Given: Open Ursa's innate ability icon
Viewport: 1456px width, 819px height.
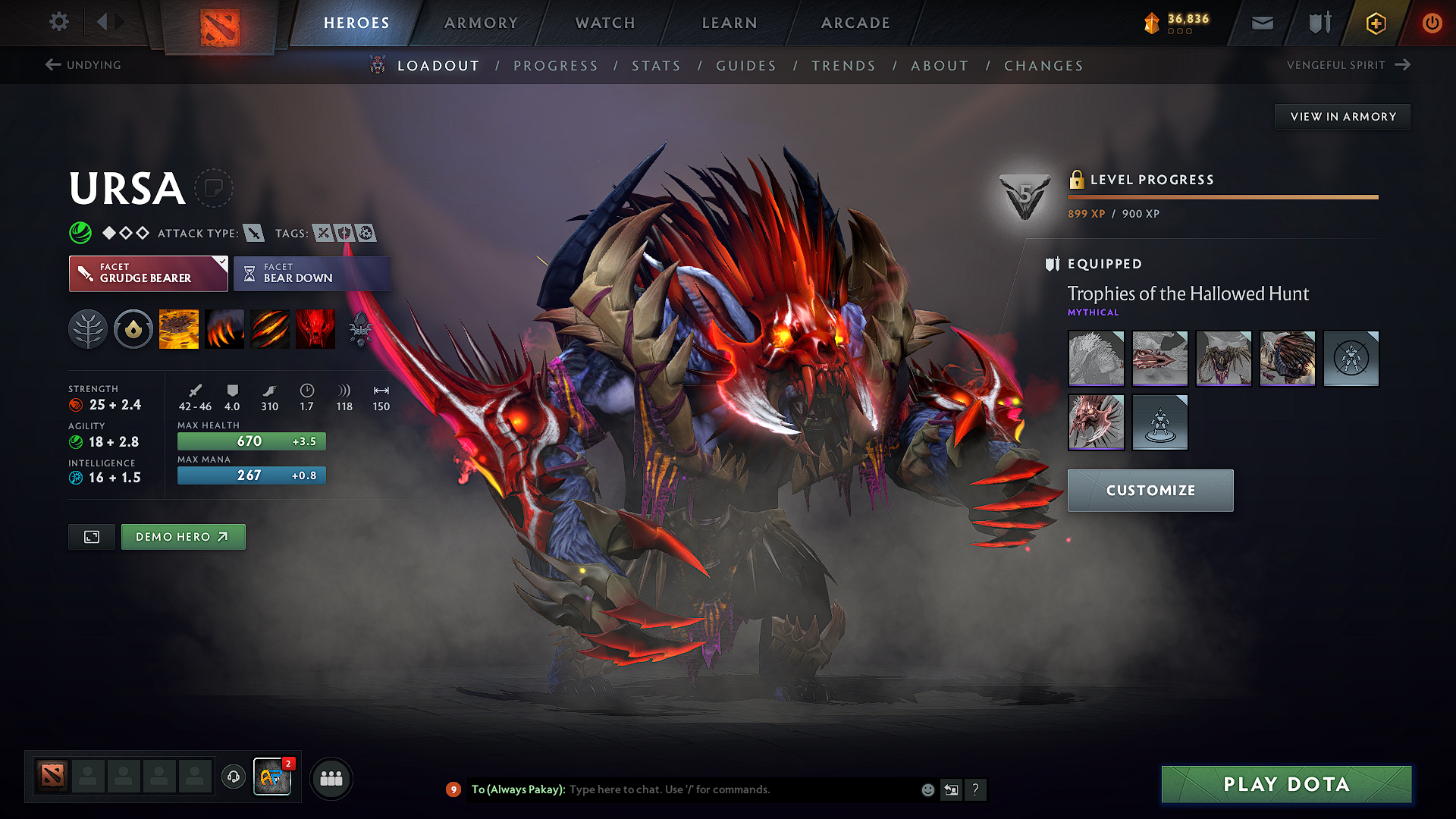Looking at the screenshot, I should 88,329.
